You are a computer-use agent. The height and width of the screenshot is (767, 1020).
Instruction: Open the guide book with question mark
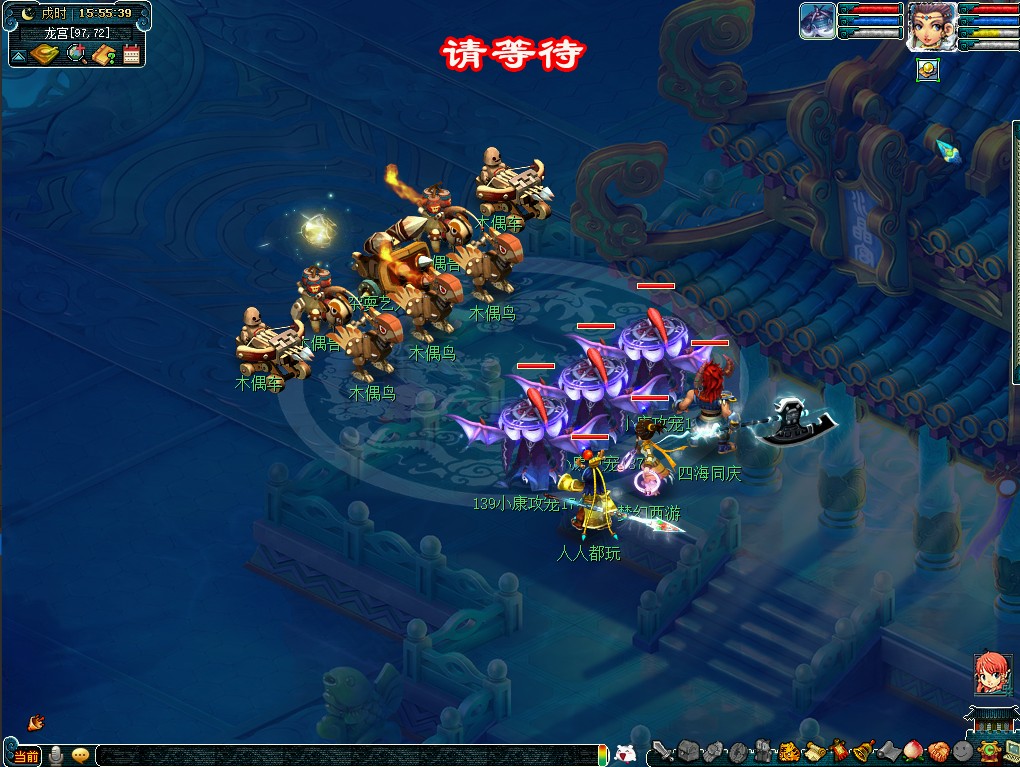[x=105, y=54]
